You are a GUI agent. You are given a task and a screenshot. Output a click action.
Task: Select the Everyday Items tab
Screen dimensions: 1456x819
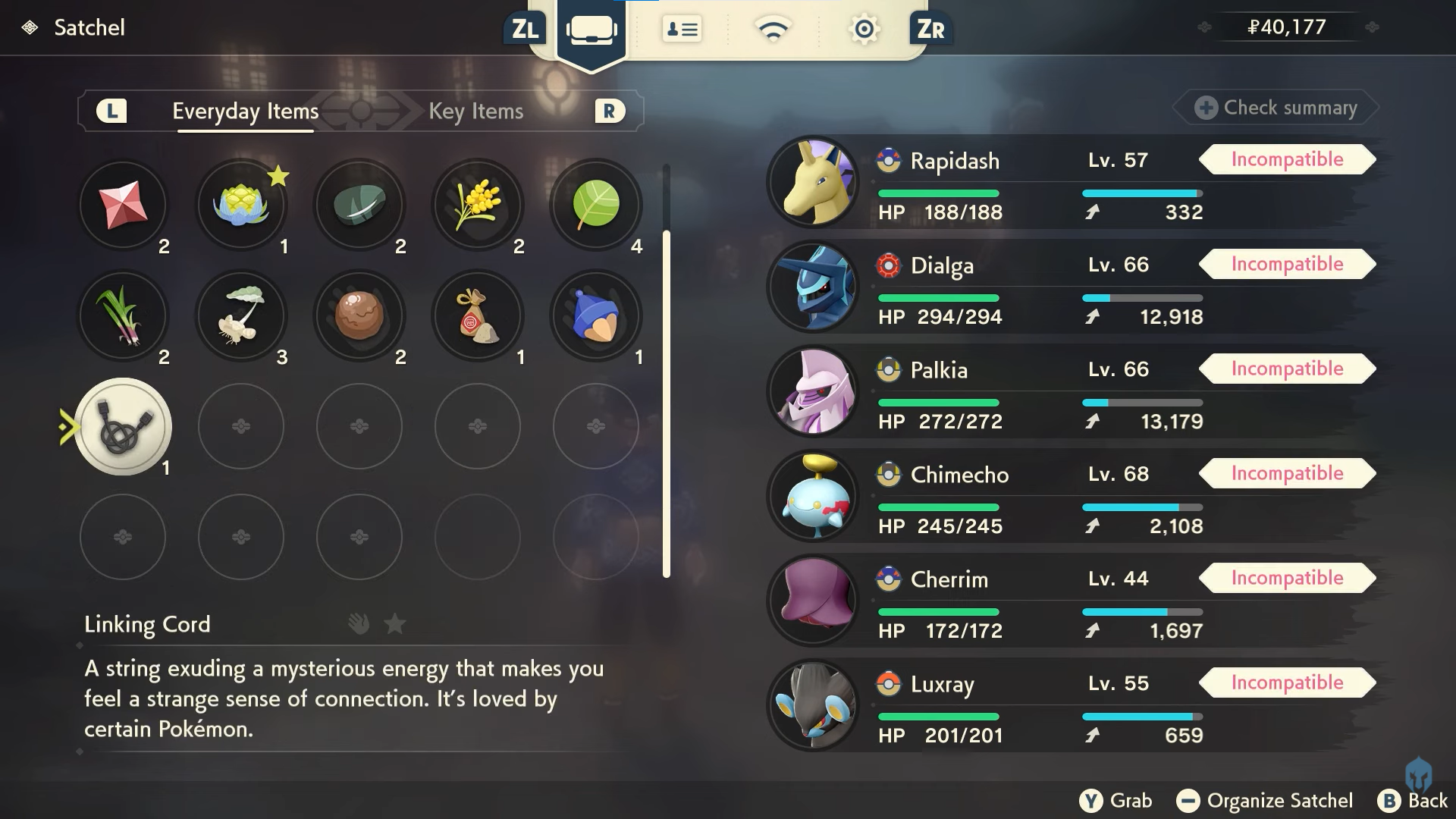coord(245,111)
